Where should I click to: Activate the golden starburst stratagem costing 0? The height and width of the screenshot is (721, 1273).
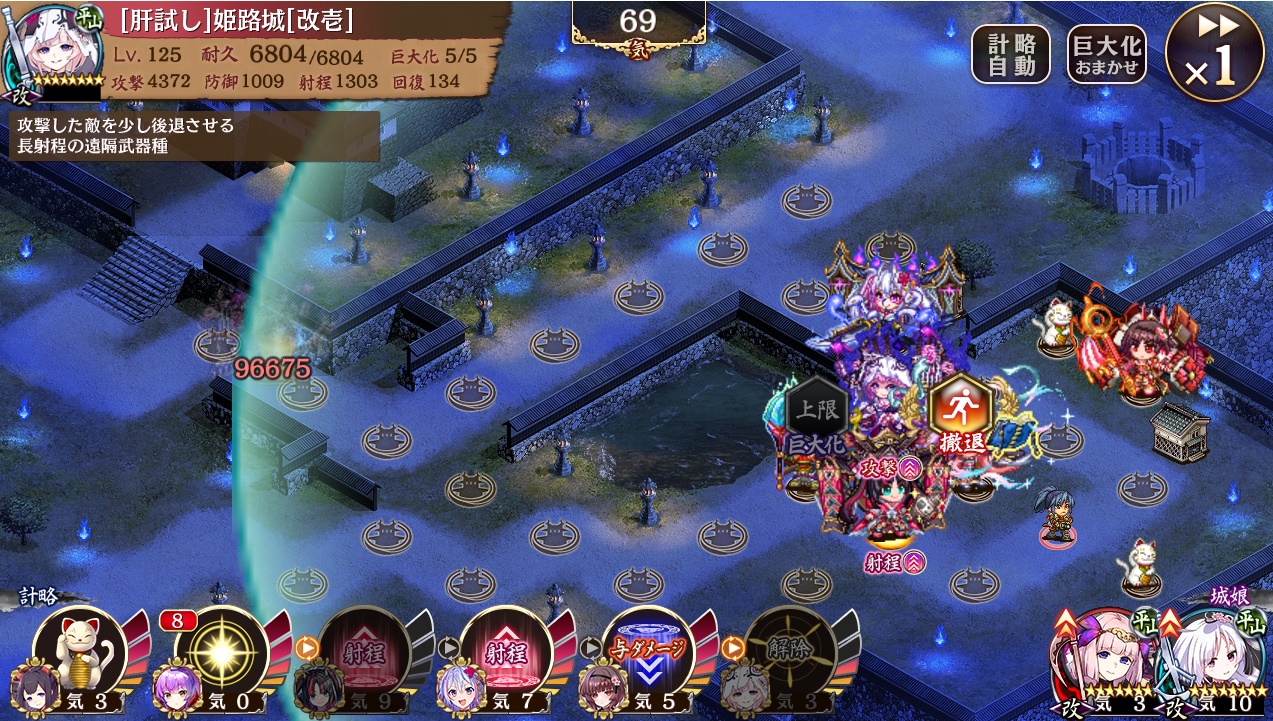tap(221, 652)
